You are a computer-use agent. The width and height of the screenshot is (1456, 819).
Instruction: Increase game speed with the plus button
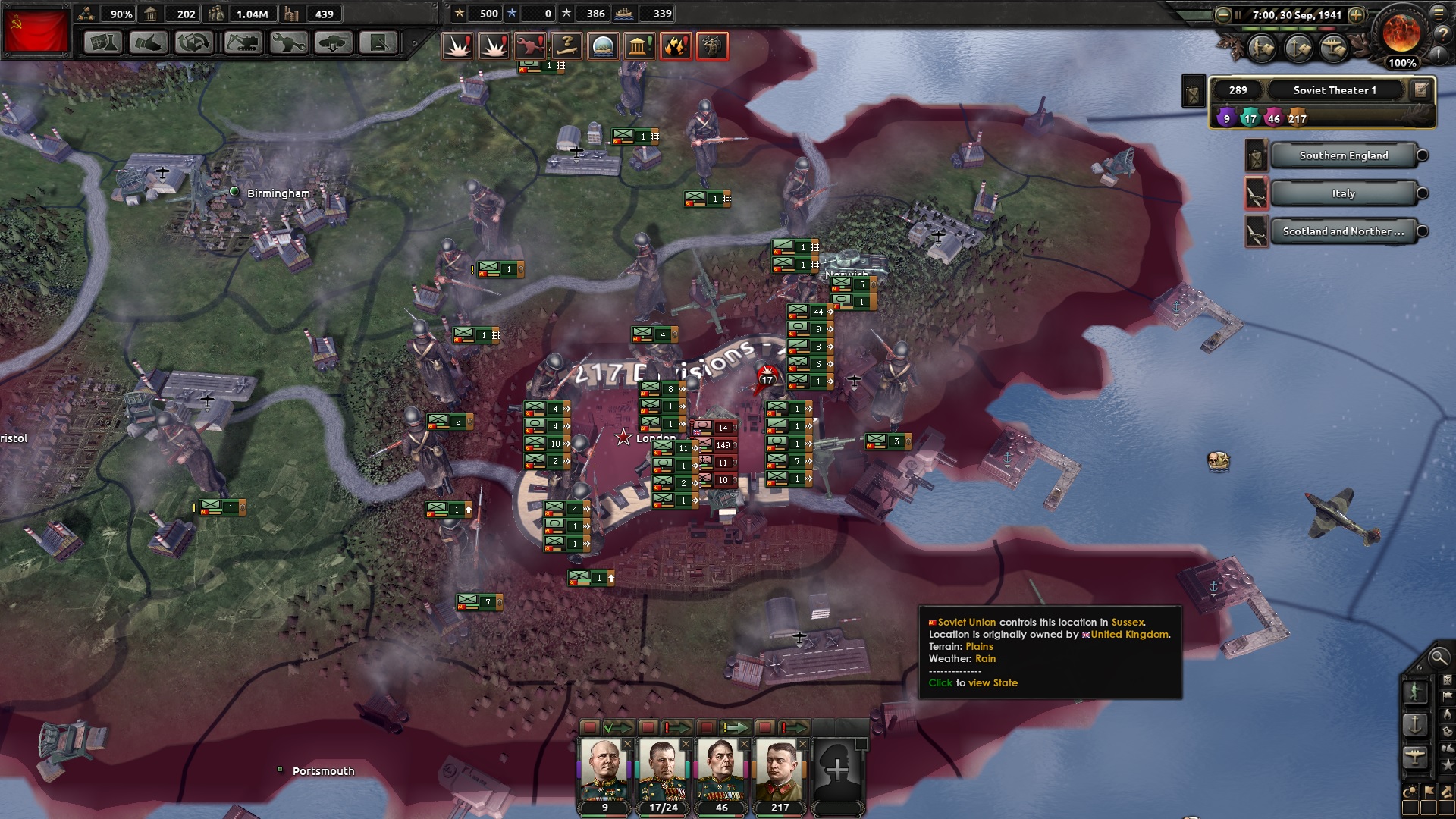click(1357, 14)
